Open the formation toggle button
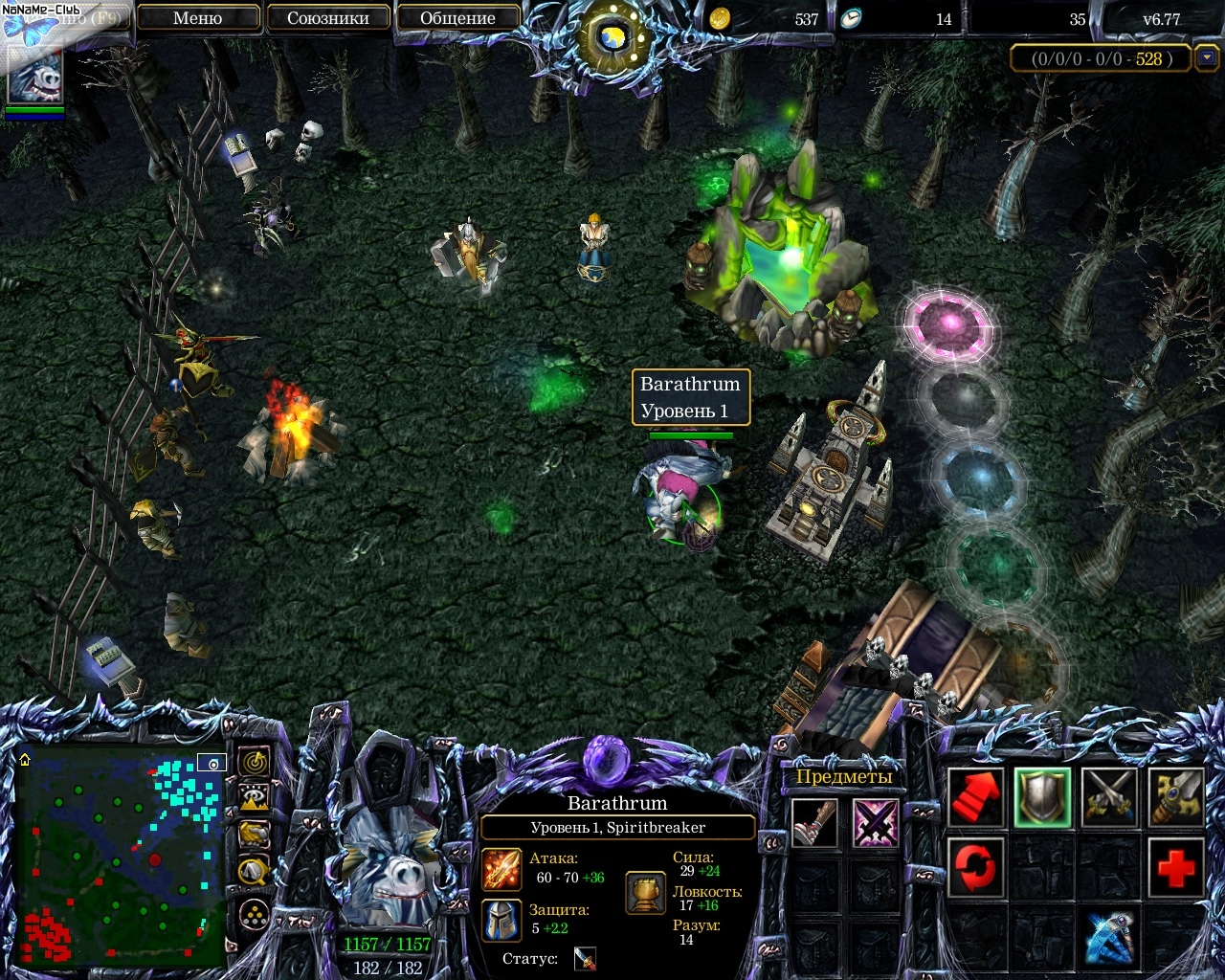1225x980 pixels. coord(254,916)
